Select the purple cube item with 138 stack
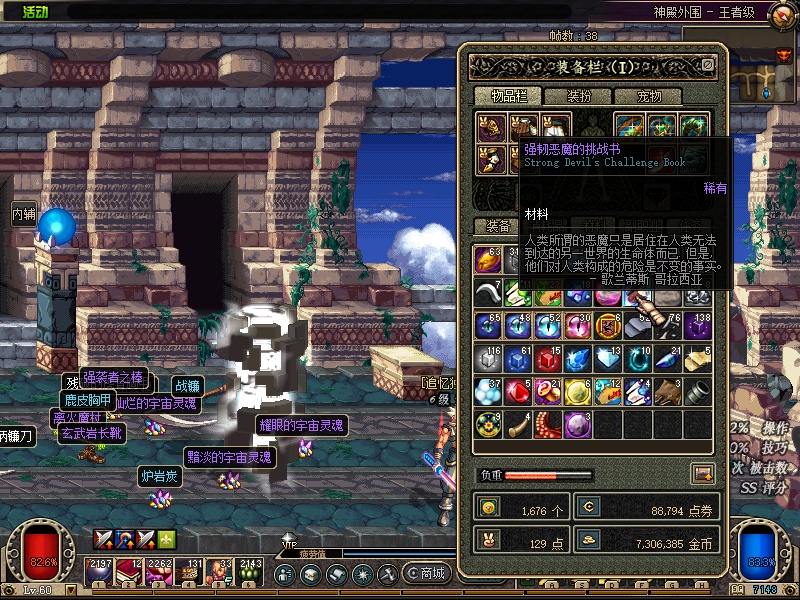Viewport: 800px width, 600px height. (x=699, y=325)
